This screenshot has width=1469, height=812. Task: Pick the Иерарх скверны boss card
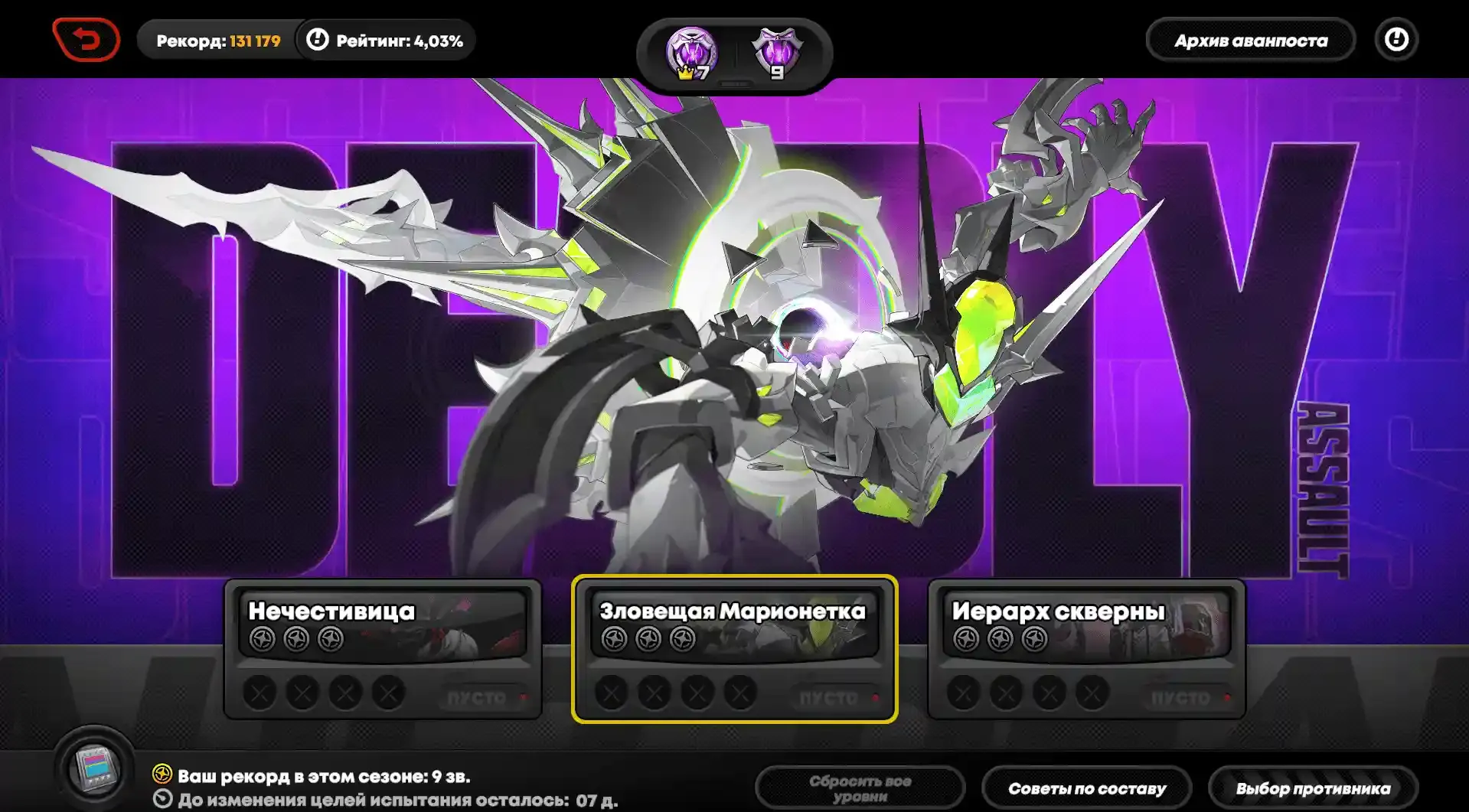click(1086, 647)
